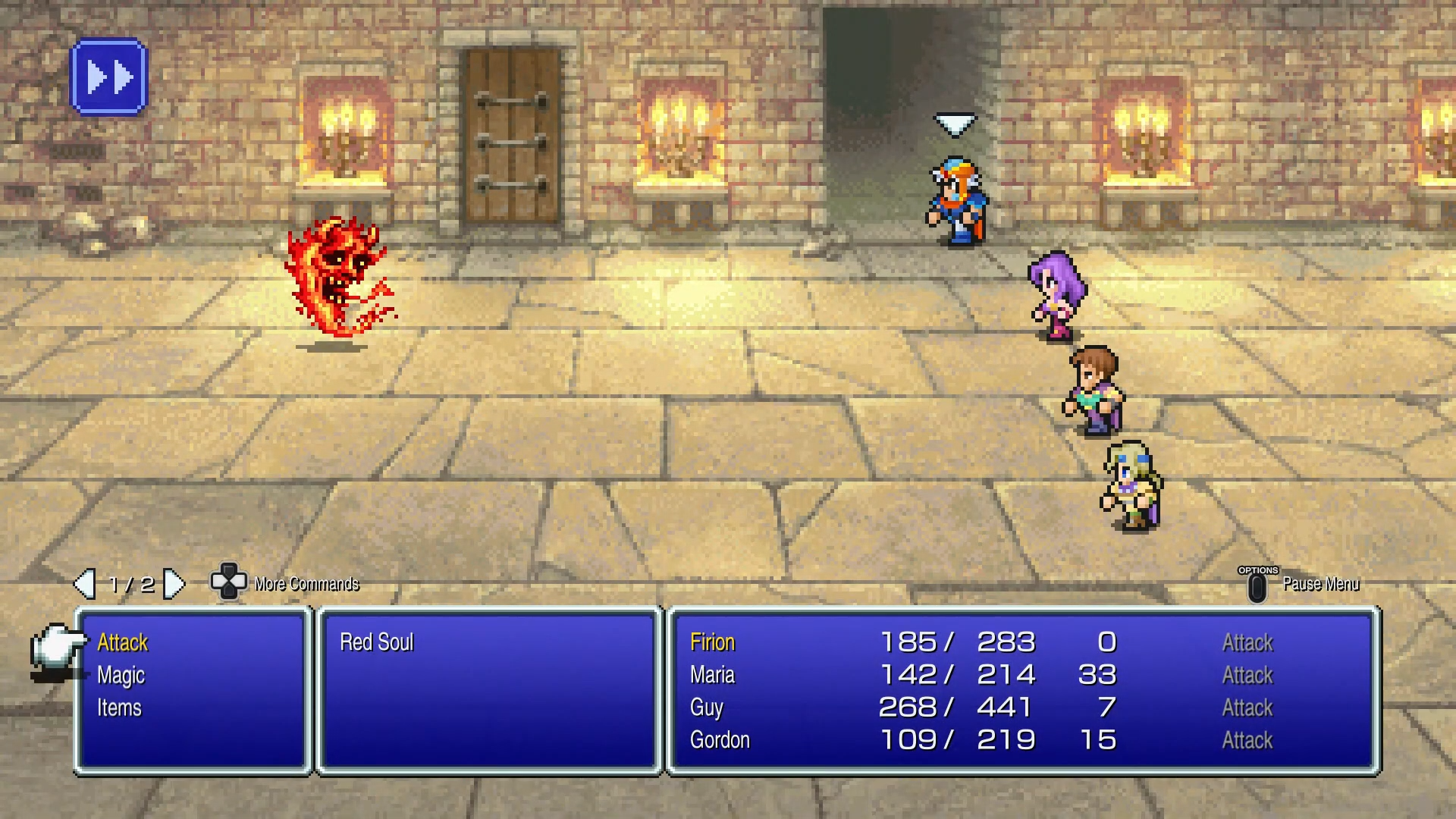Switch to command page 2 with right arrow

pyautogui.click(x=177, y=584)
